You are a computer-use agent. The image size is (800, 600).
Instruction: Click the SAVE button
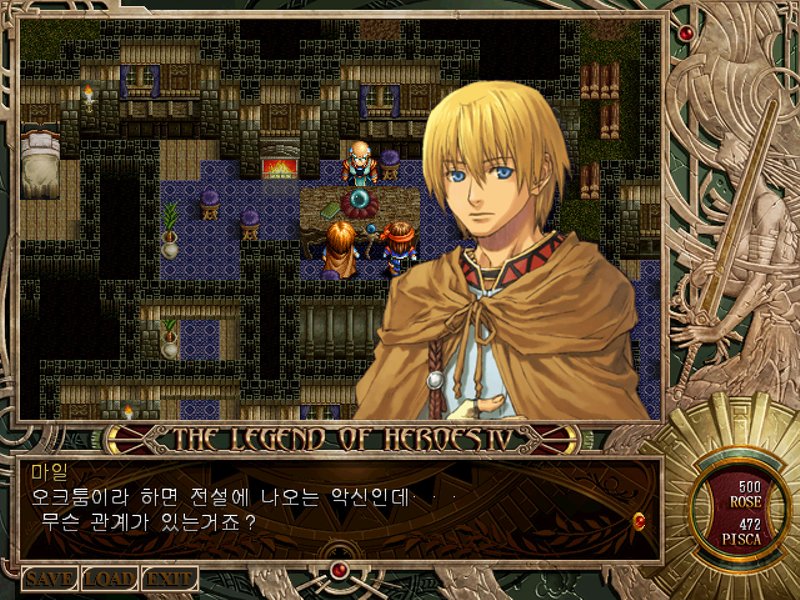point(49,578)
